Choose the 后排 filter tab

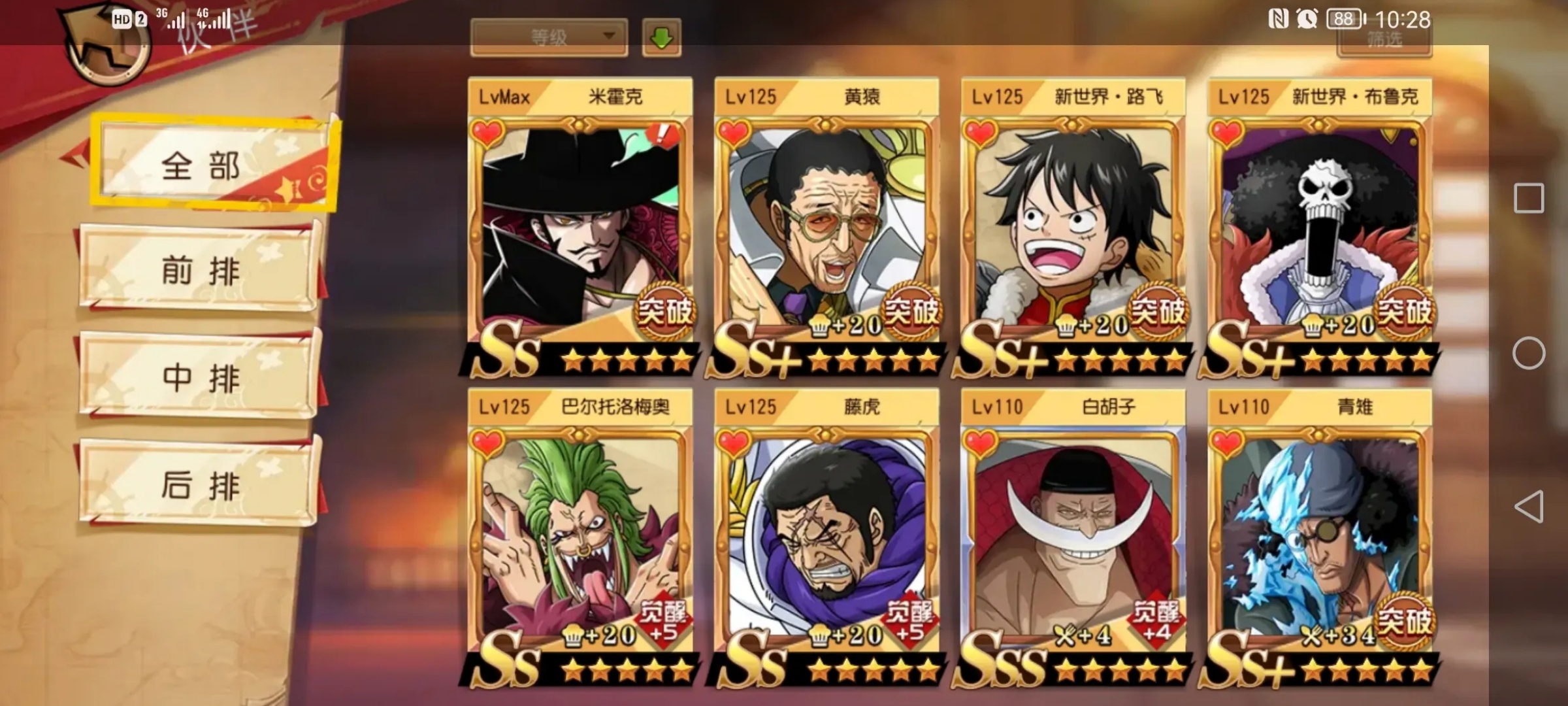(199, 484)
